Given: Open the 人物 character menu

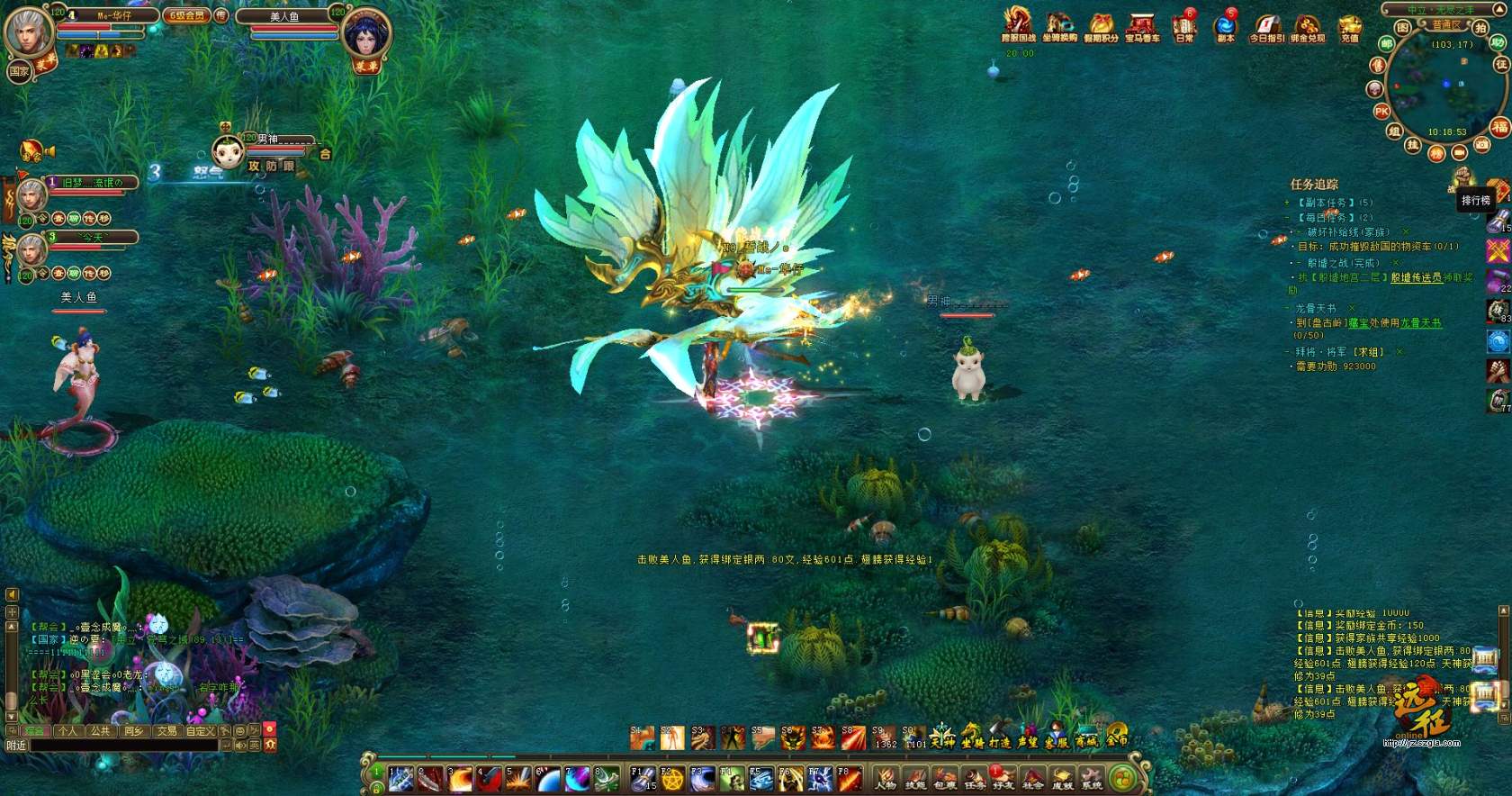Looking at the screenshot, I should click(x=886, y=778).
